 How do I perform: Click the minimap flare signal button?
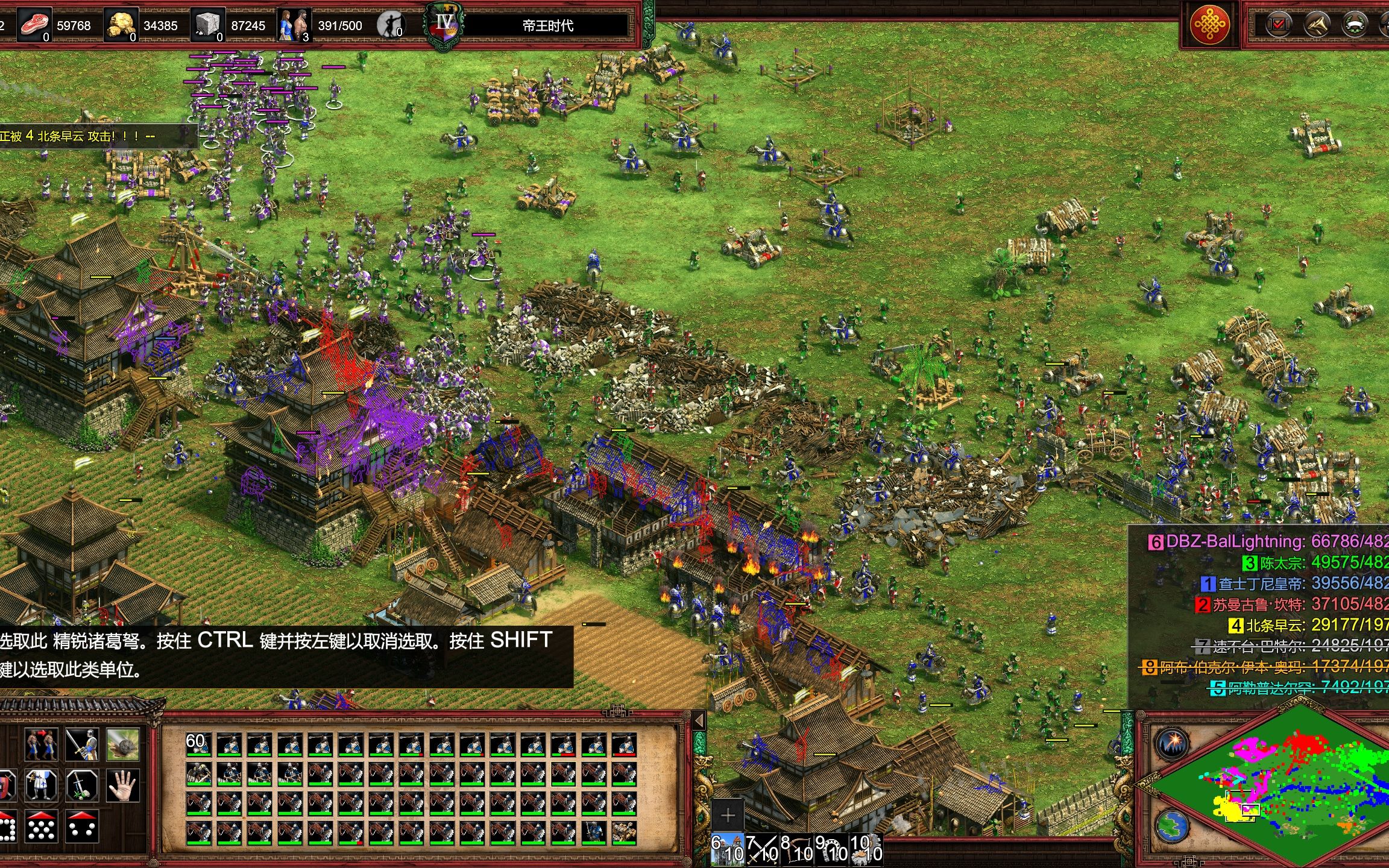(x=1171, y=744)
